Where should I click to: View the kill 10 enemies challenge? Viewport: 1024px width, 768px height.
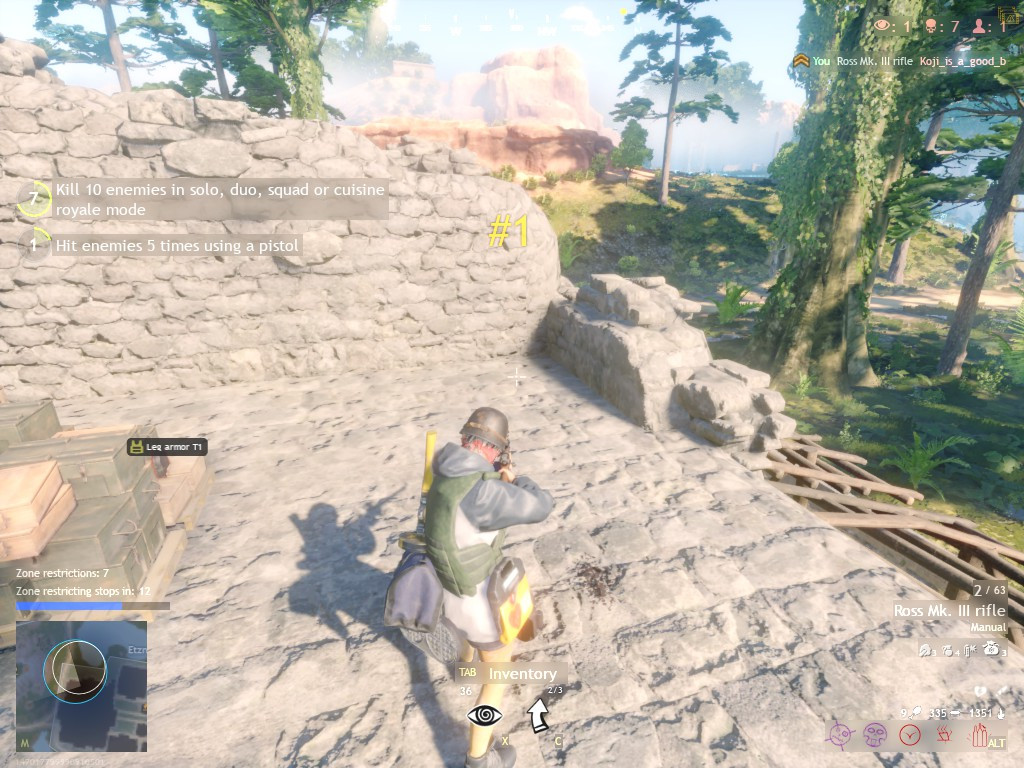[x=219, y=199]
